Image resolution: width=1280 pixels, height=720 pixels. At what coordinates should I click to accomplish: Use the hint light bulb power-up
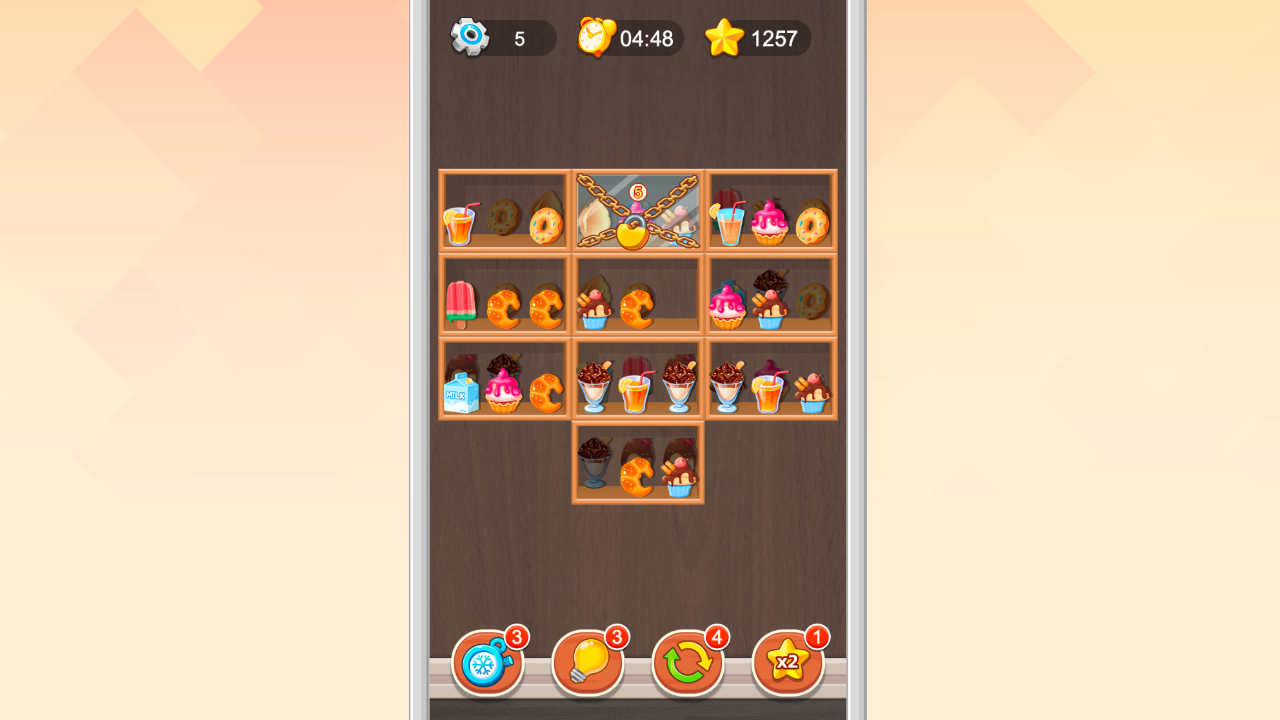tap(588, 661)
